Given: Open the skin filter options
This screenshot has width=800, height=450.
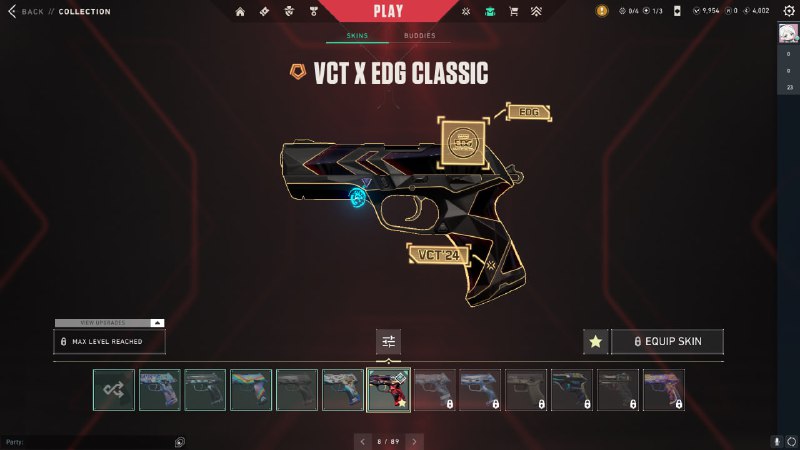Looking at the screenshot, I should 389,342.
